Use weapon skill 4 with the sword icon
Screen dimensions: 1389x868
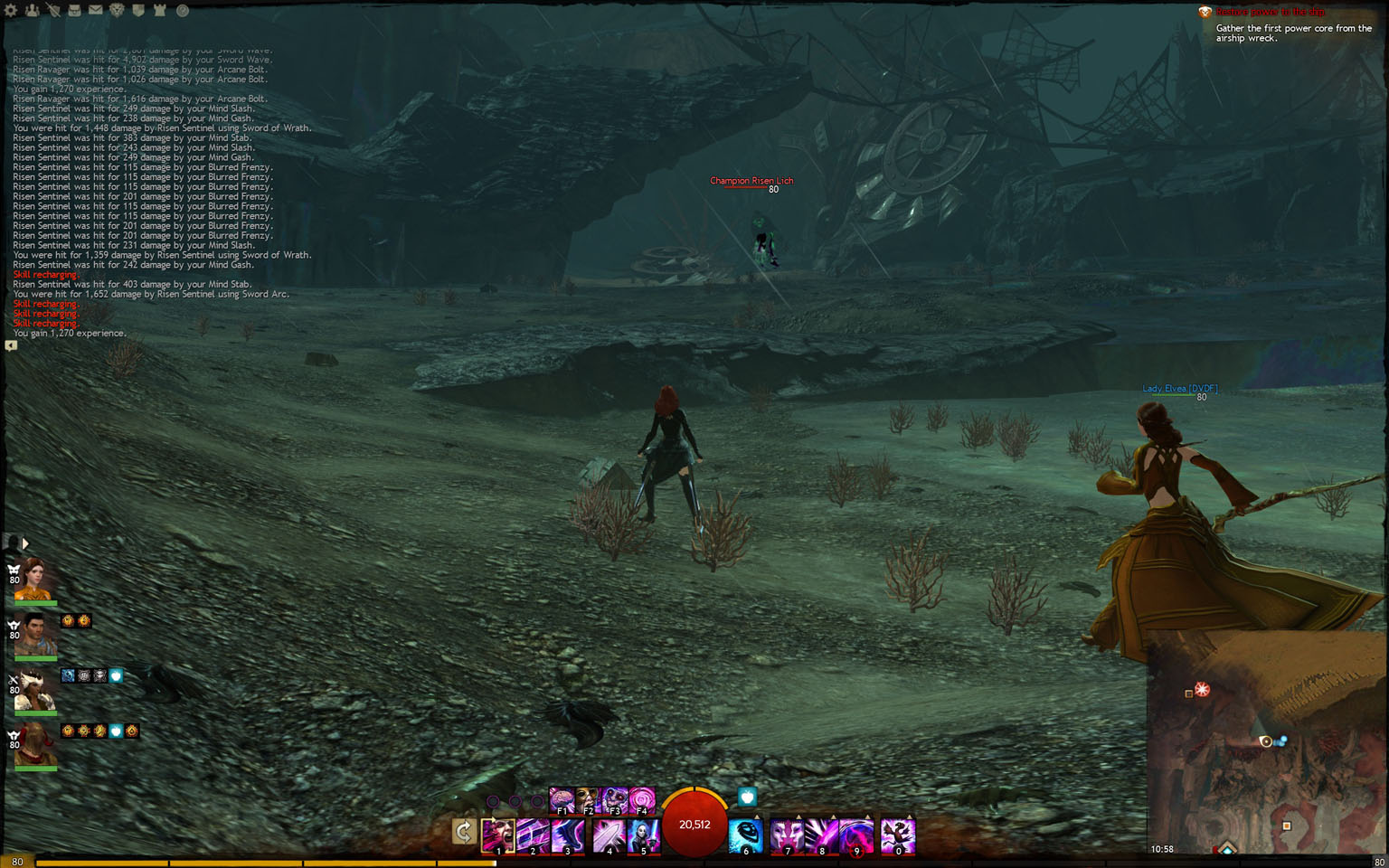click(609, 836)
